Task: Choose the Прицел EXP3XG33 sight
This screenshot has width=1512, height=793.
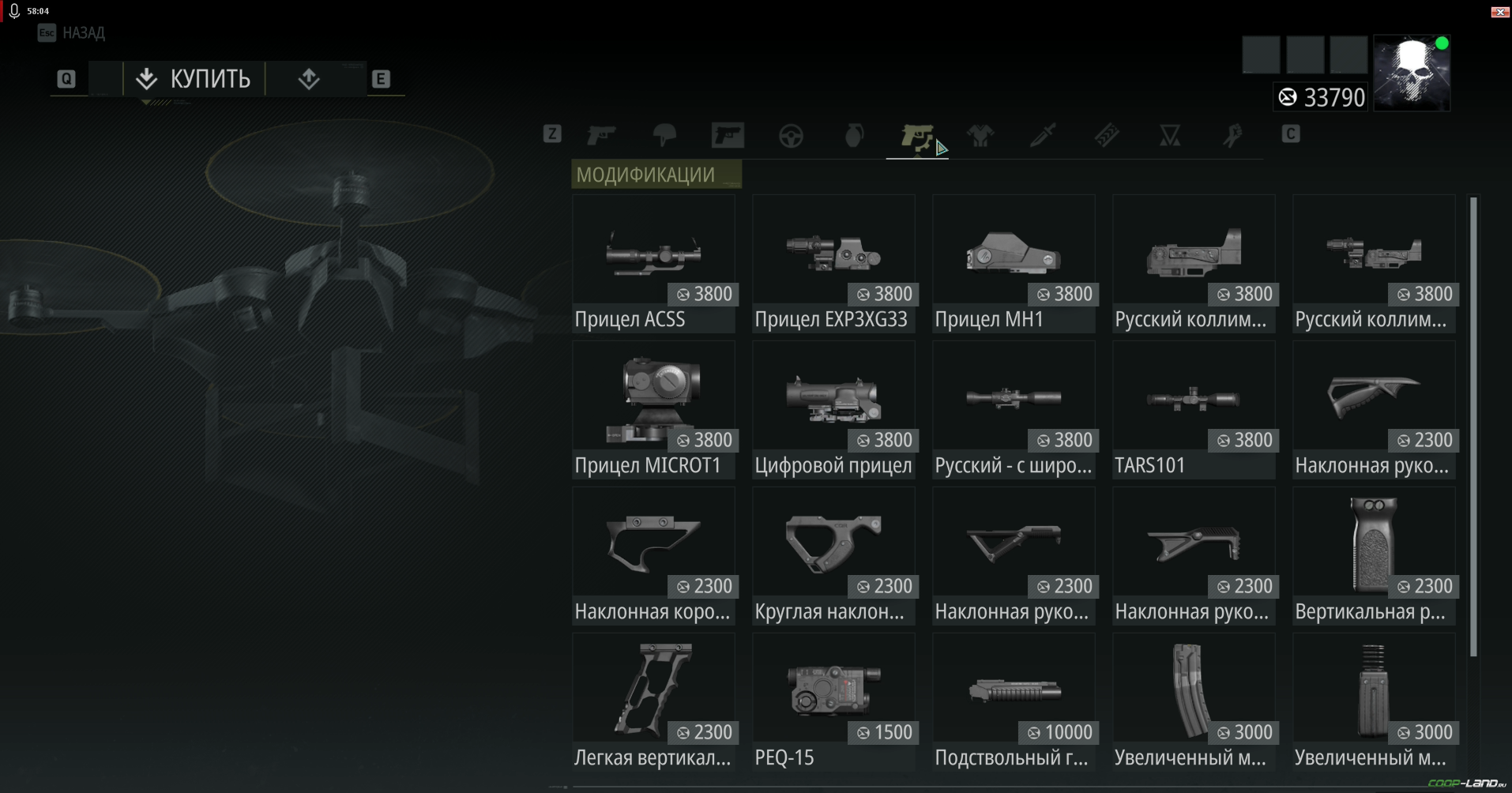Action: [833, 263]
